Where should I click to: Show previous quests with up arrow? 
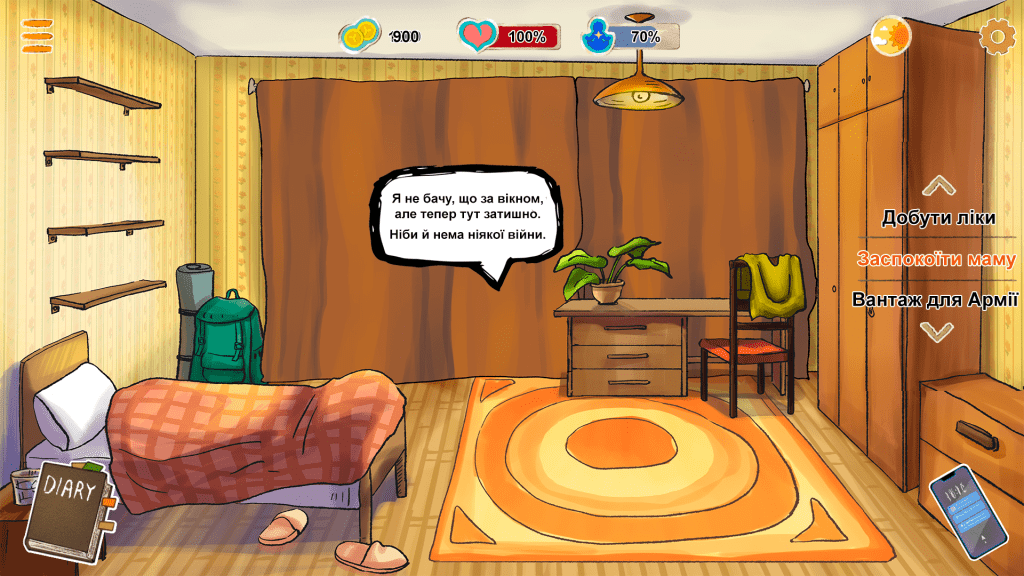pyautogui.click(x=938, y=186)
